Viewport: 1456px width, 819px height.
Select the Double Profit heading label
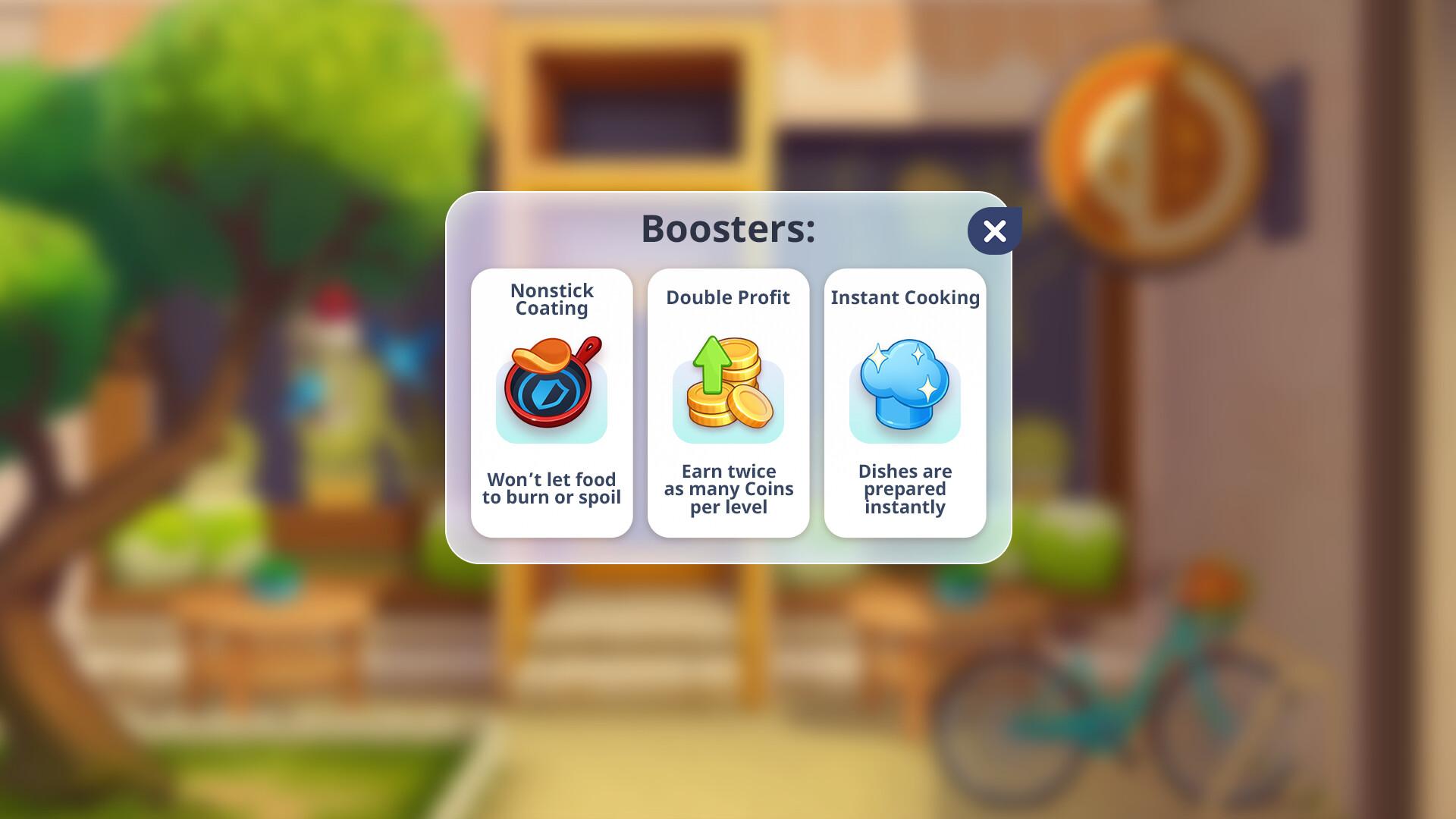coord(727,297)
